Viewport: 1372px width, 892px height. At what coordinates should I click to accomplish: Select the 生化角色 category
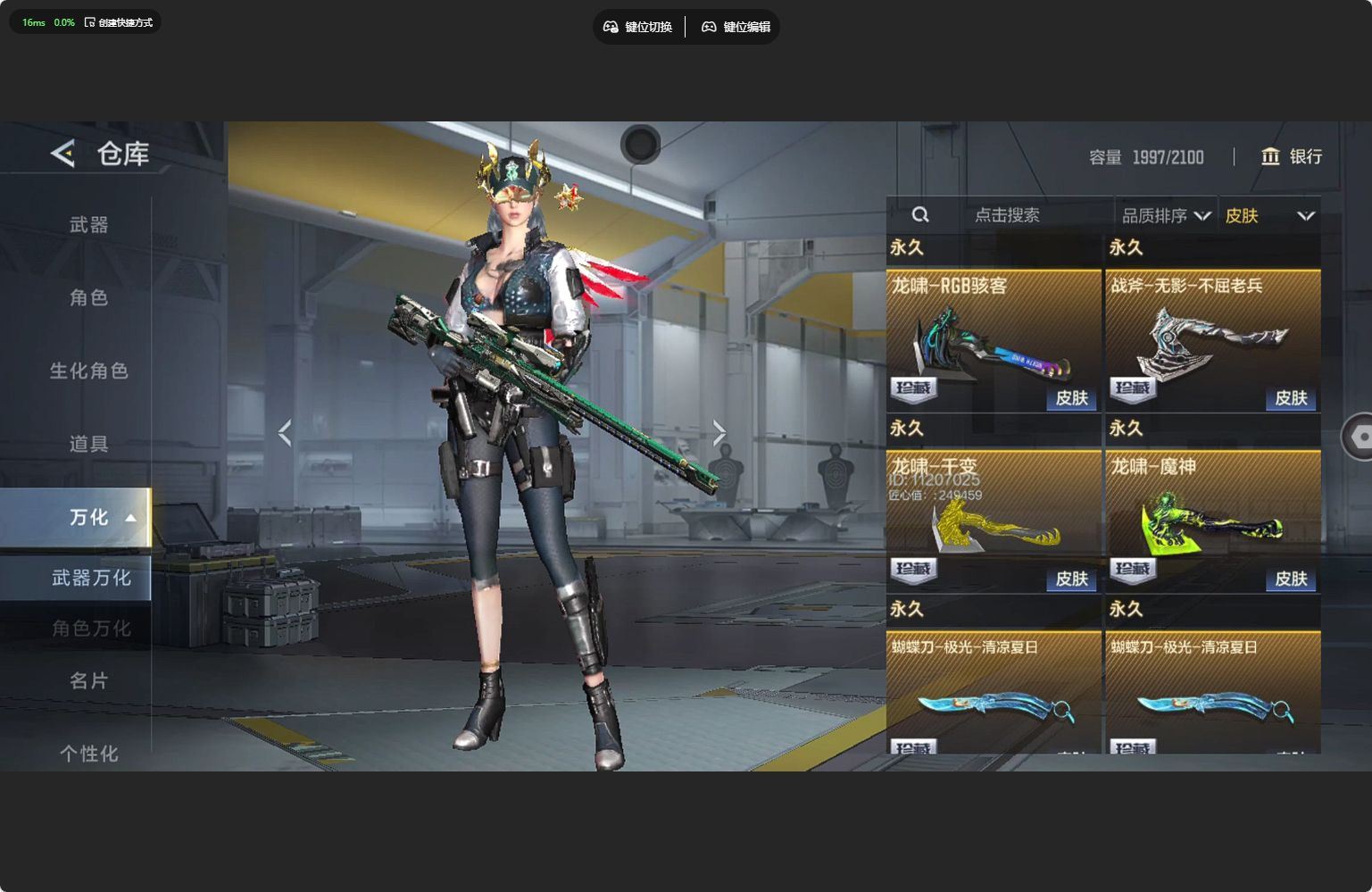(x=88, y=371)
